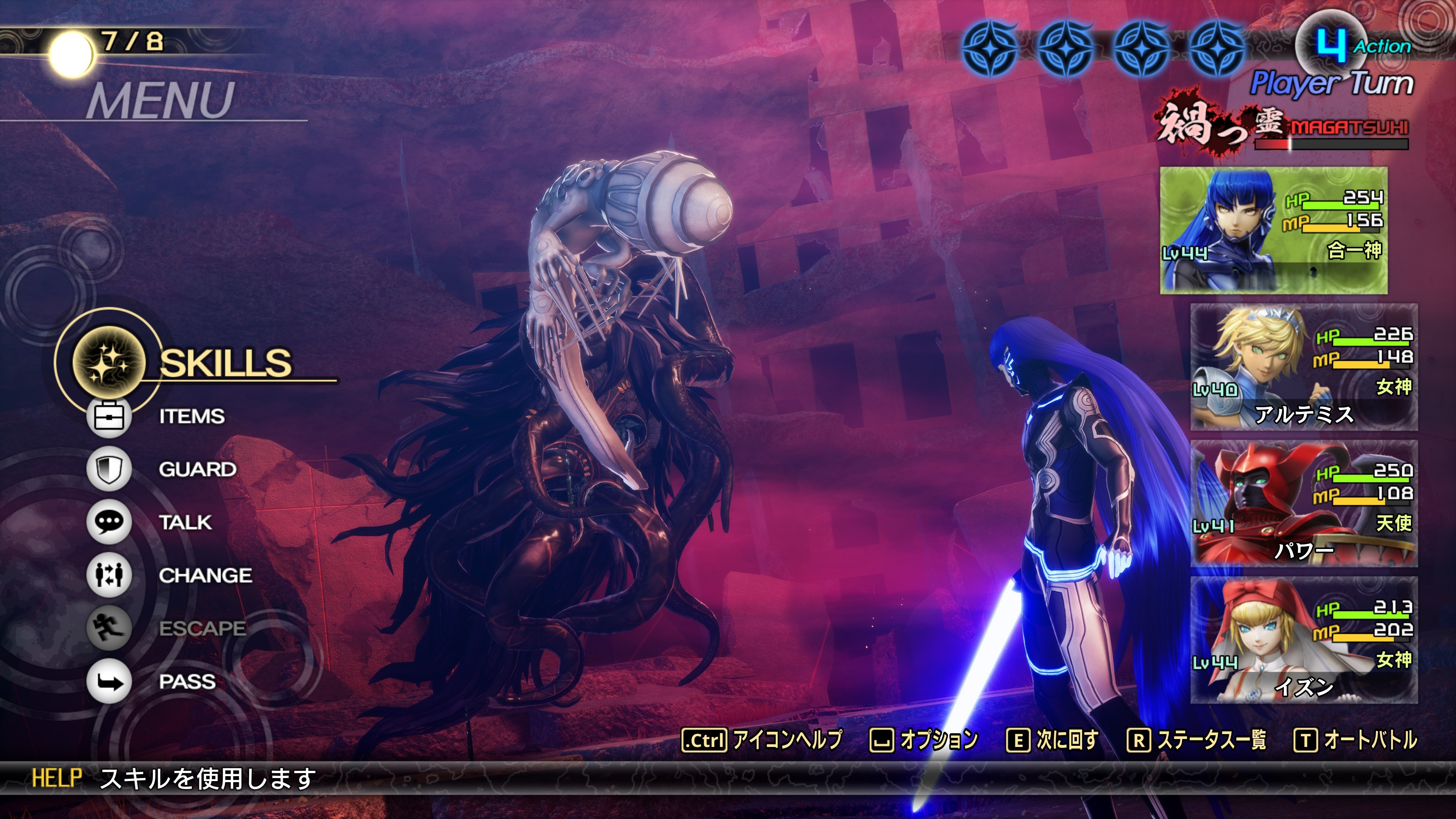Pick the イズン party member panel
This screenshot has width=1456, height=819.
[x=1304, y=640]
